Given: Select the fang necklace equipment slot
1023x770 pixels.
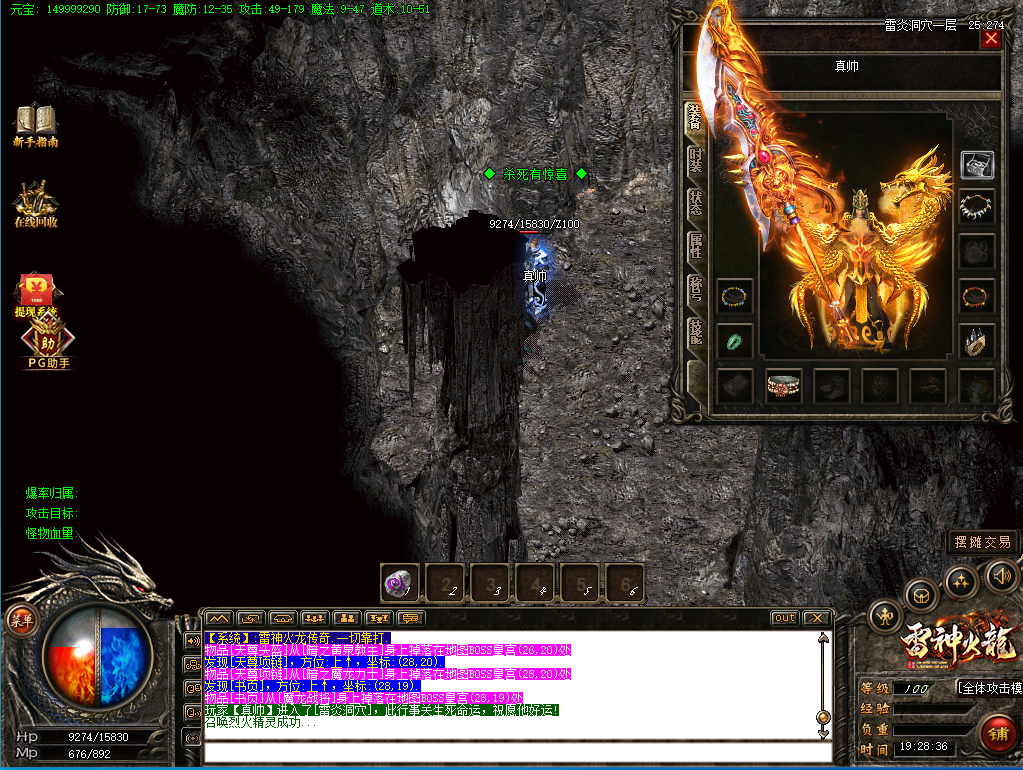Looking at the screenshot, I should pyautogui.click(x=976, y=208).
